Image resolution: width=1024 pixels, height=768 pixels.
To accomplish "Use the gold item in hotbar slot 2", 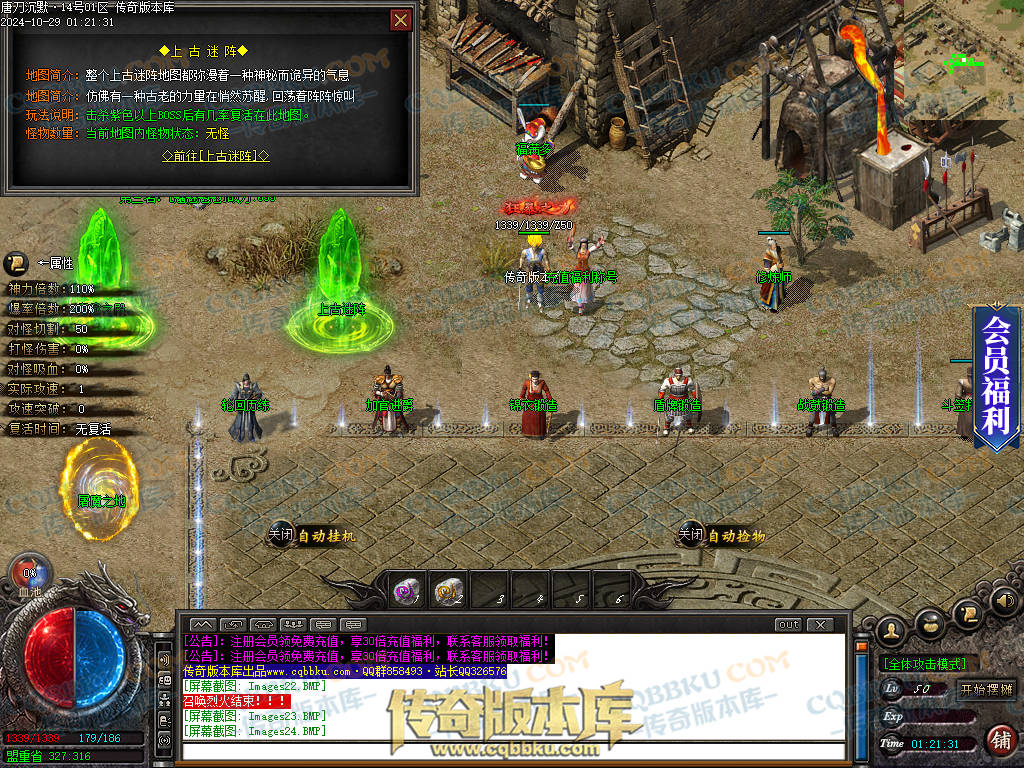I will (447, 593).
